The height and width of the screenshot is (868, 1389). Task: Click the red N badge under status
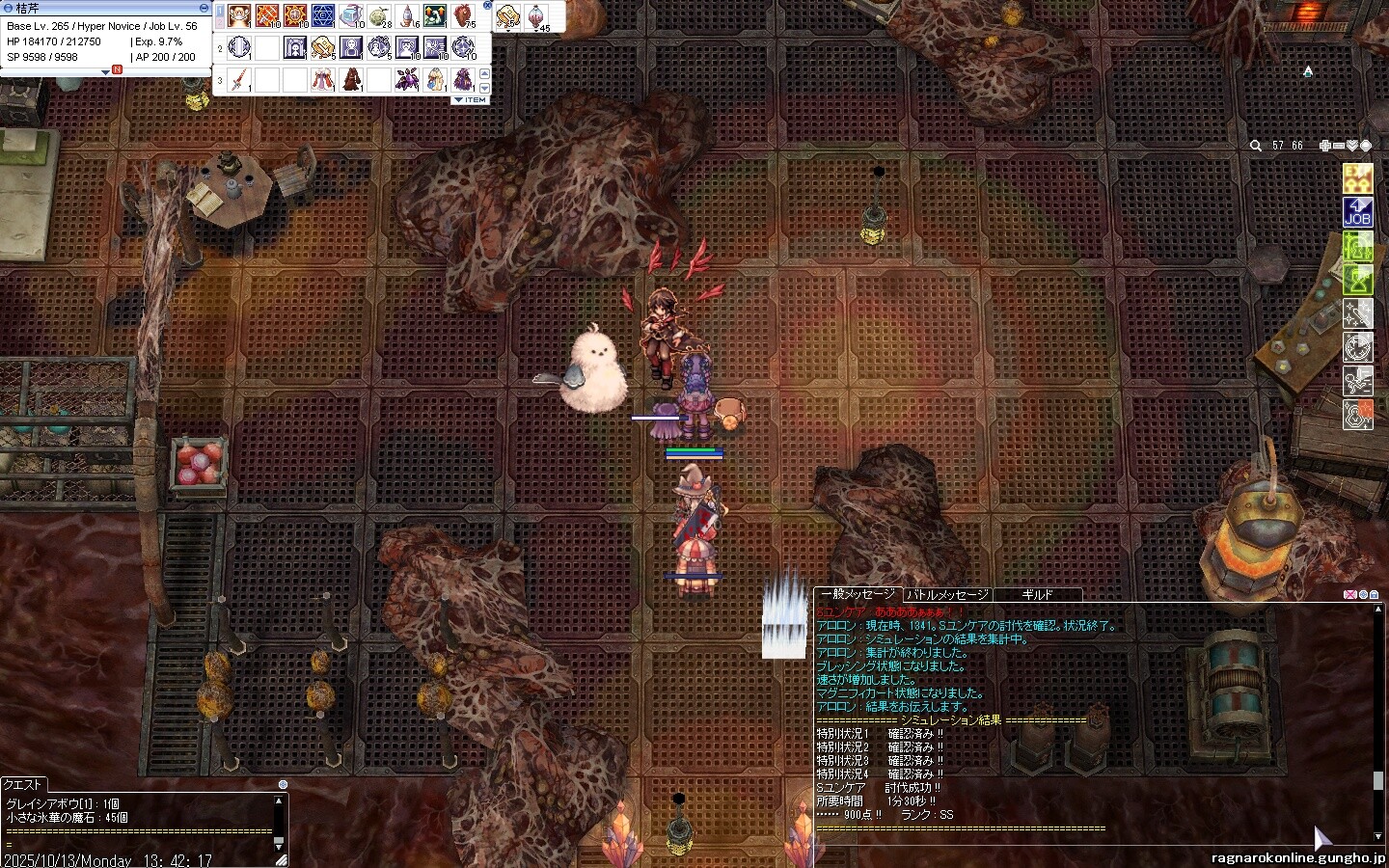[x=117, y=69]
